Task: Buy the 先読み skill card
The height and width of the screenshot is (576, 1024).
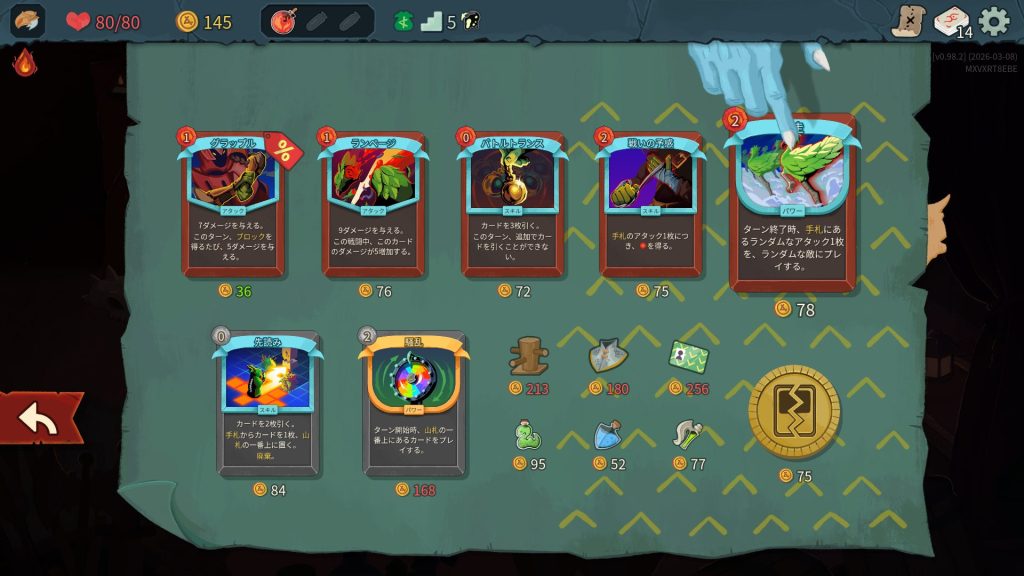Action: tap(268, 403)
